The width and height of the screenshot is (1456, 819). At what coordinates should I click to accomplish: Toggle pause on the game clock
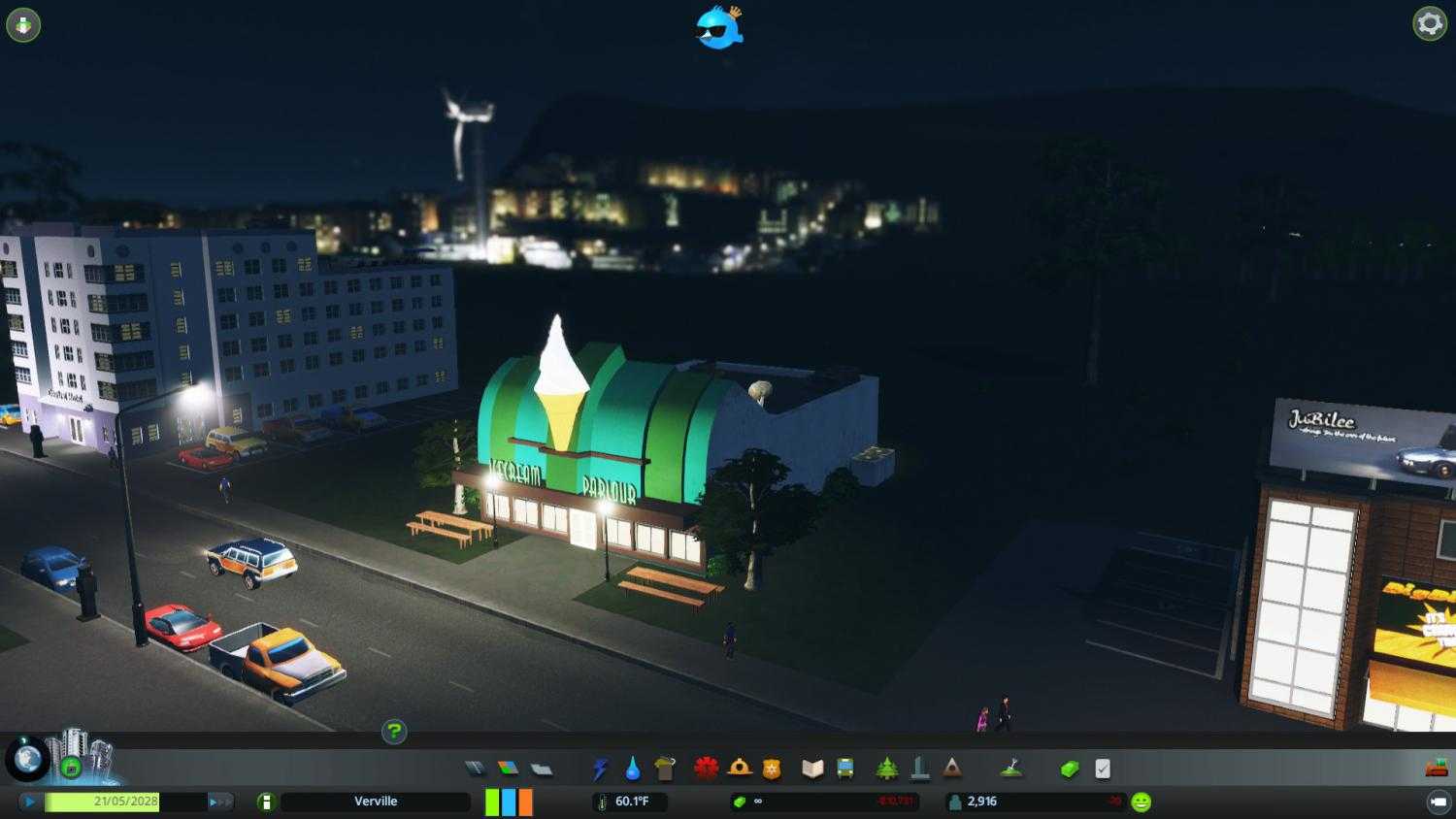click(30, 802)
